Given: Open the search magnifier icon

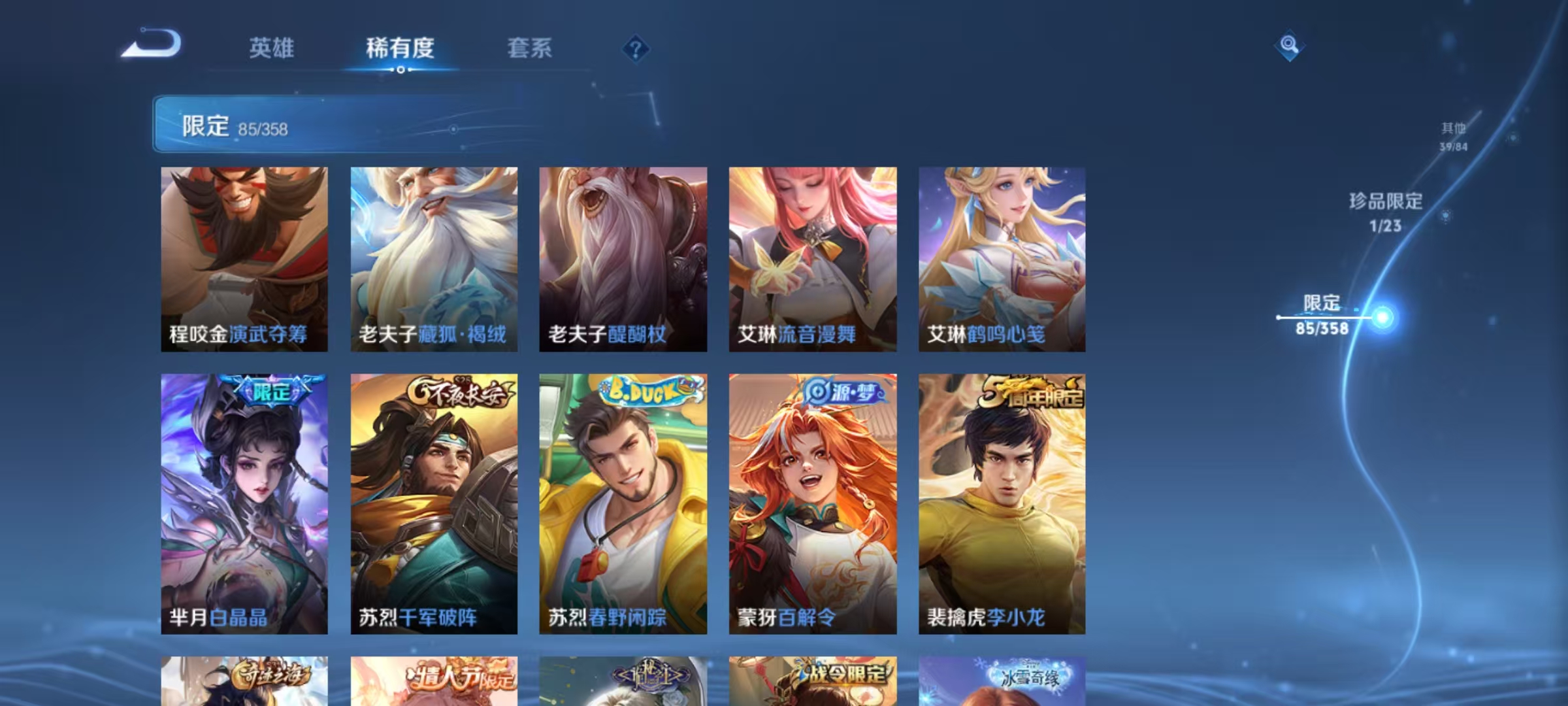Looking at the screenshot, I should (1290, 45).
